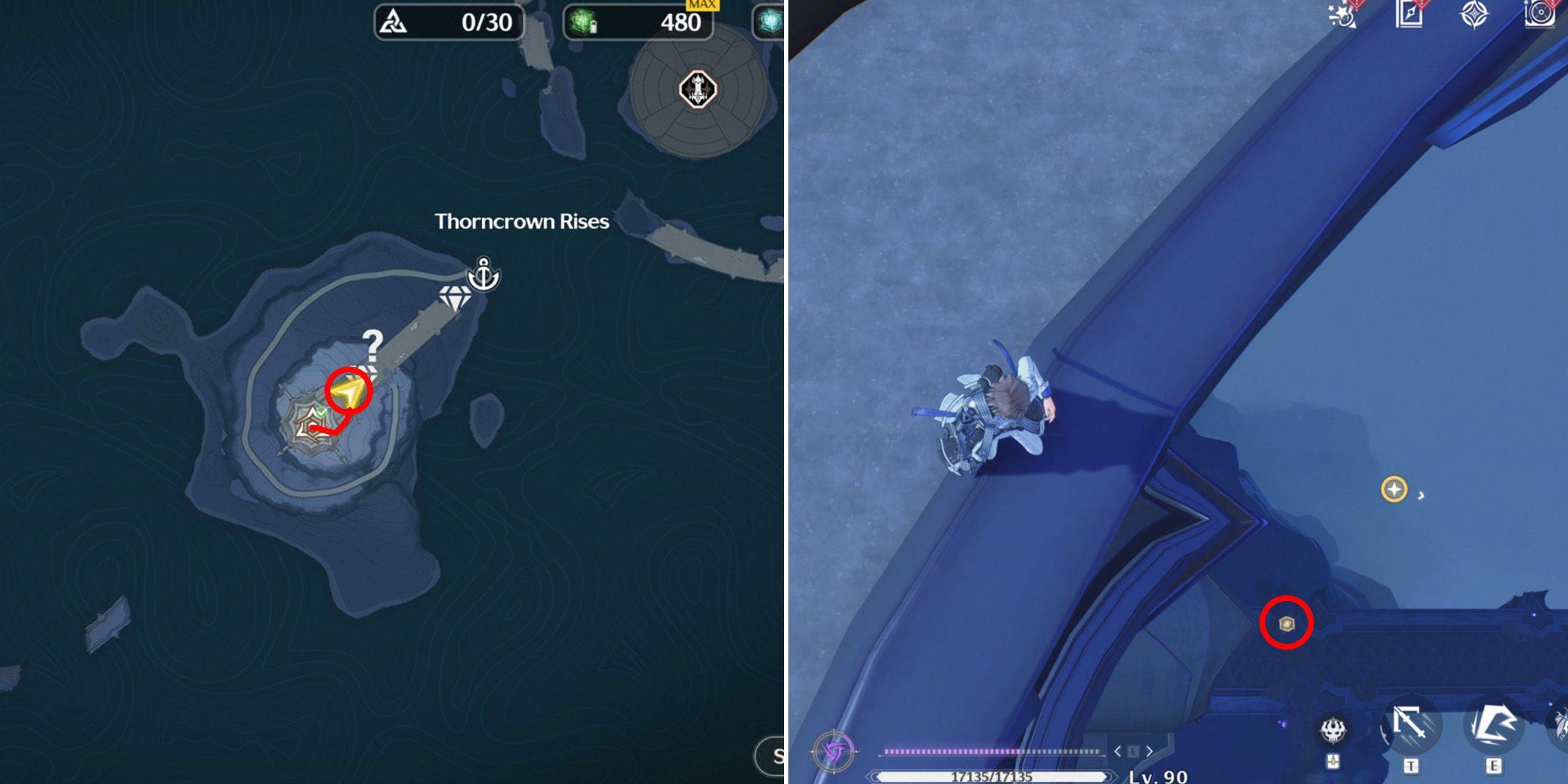
Task: Activate the resonance skill claw icon
Action: click(x=1493, y=726)
